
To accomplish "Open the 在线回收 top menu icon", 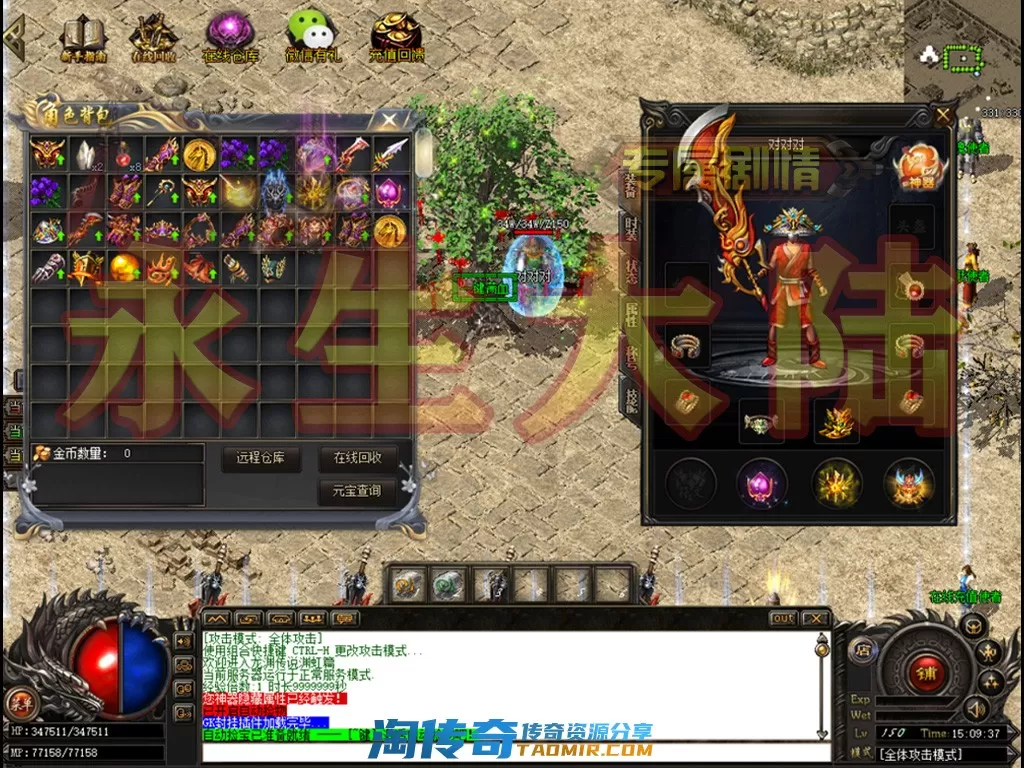I will [153, 38].
